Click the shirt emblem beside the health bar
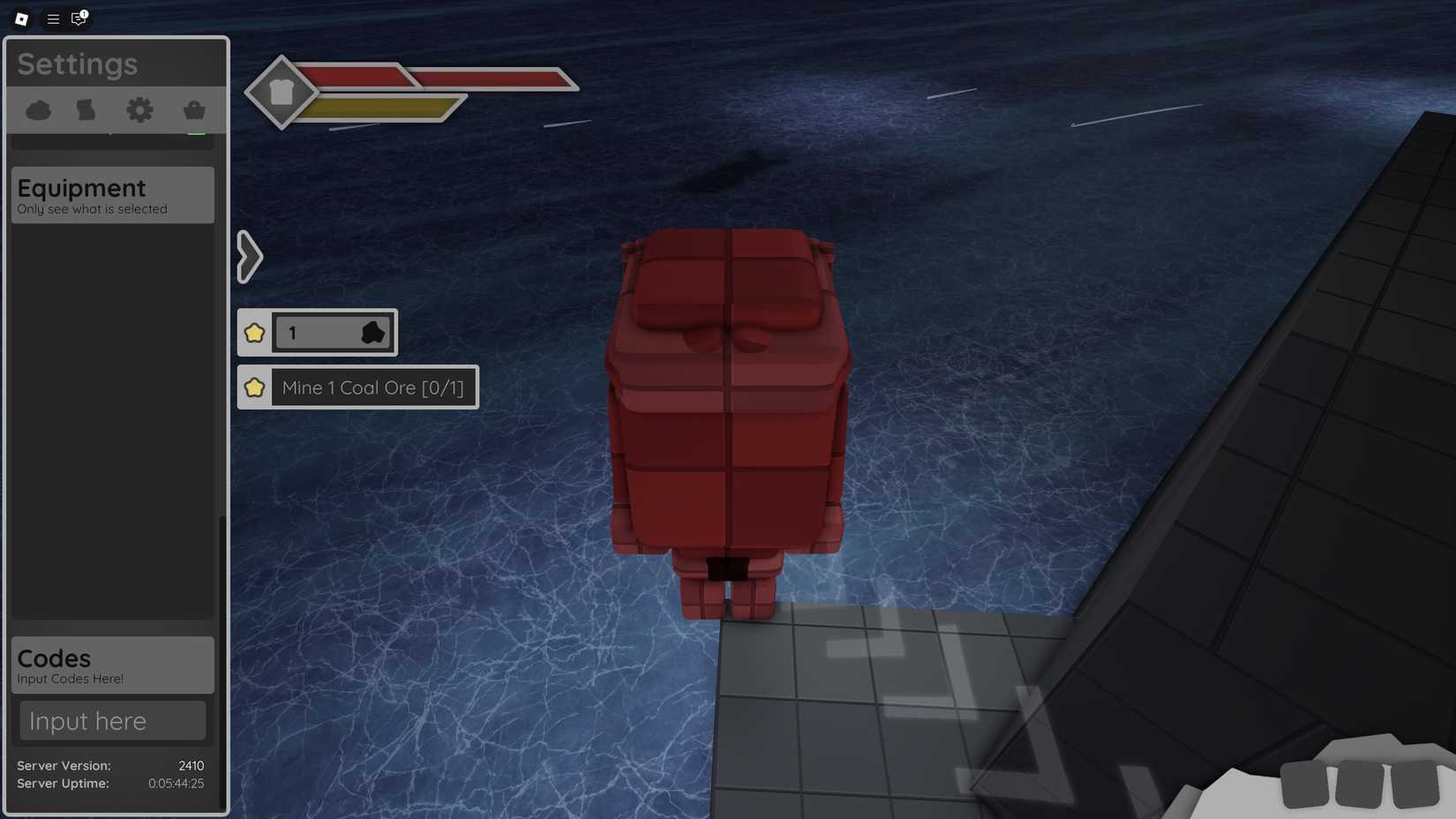1456x819 pixels. pos(282,92)
